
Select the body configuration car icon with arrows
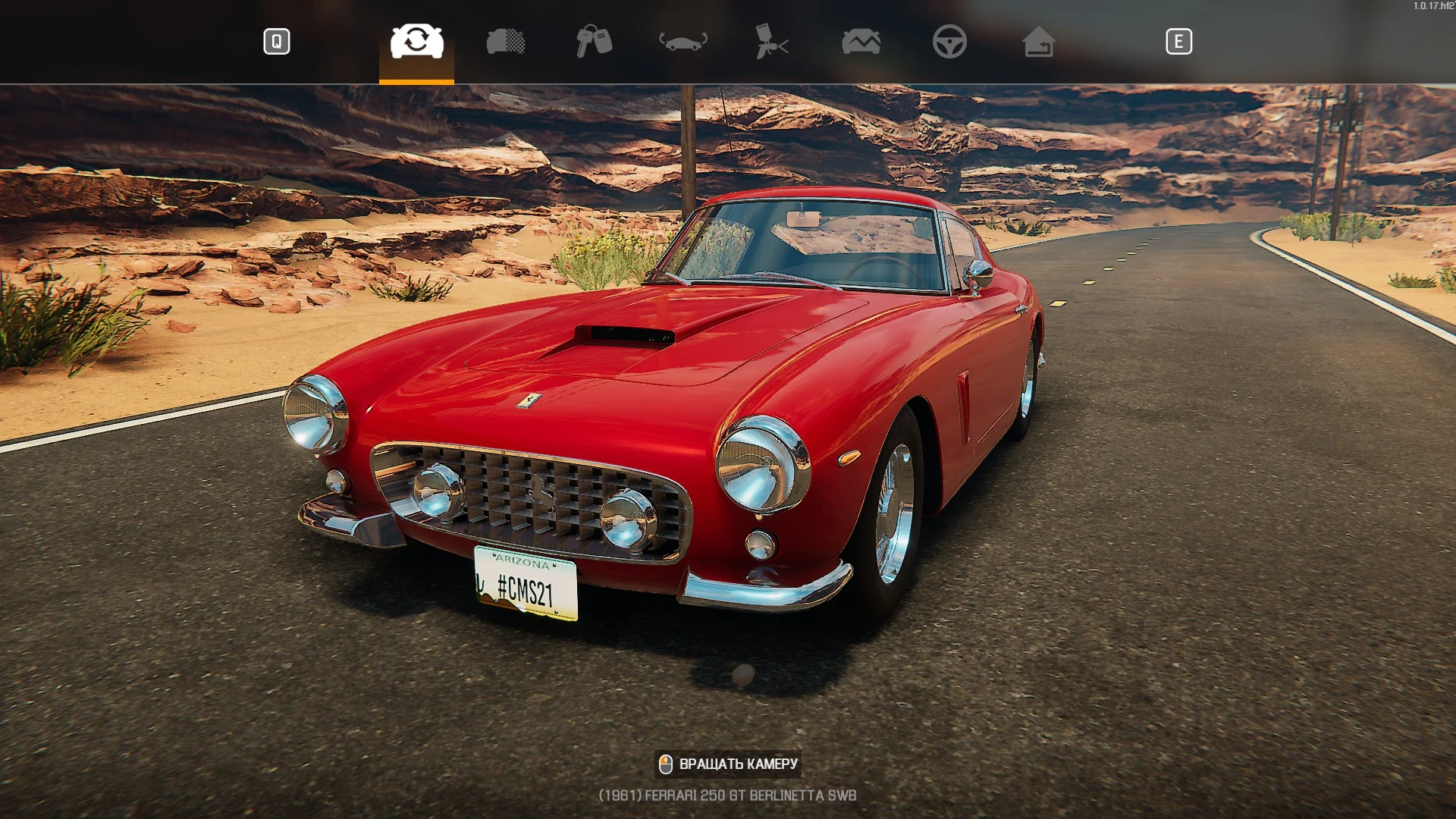coord(682,42)
